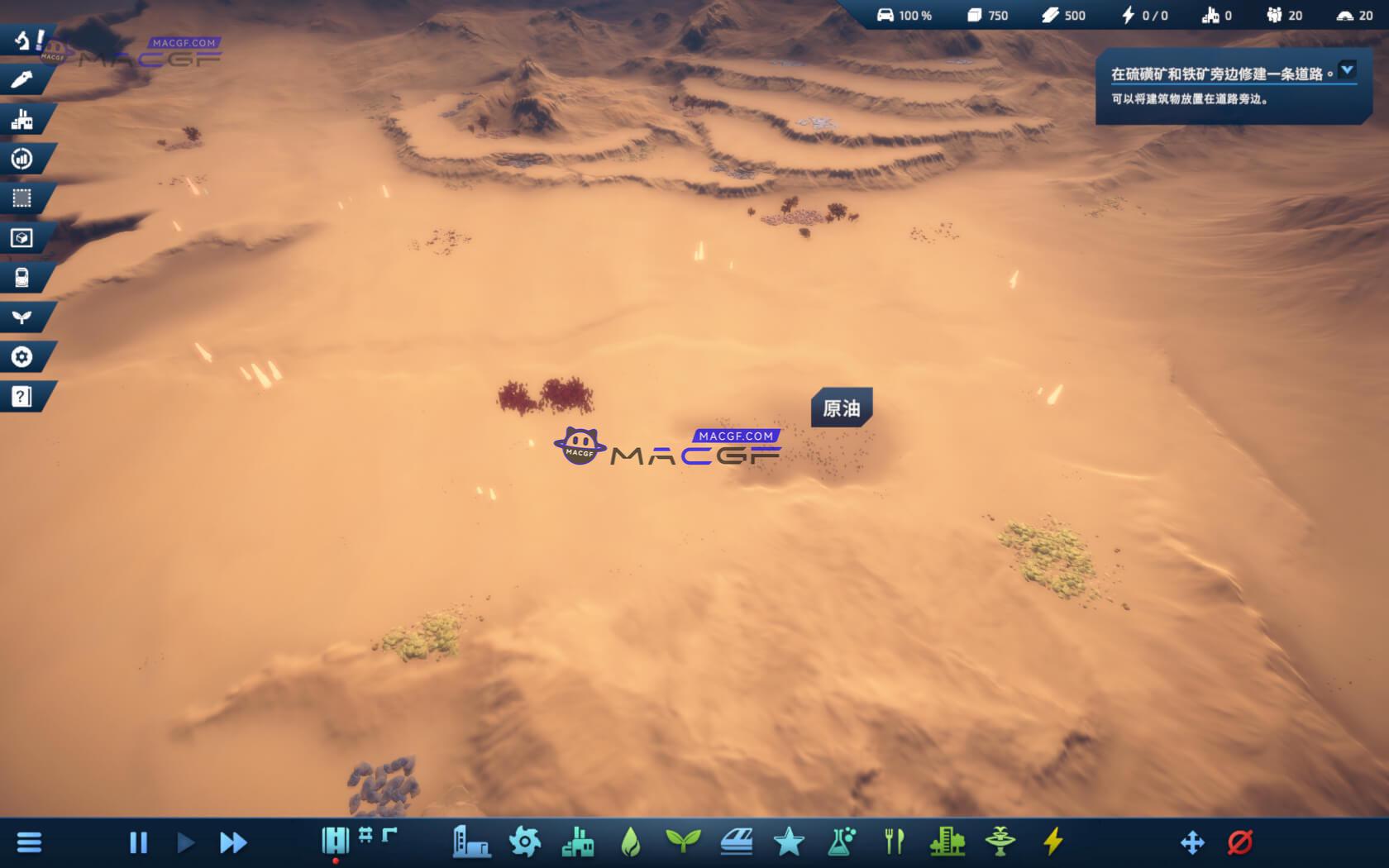Collapse the tutorial objective panel

[x=1348, y=71]
